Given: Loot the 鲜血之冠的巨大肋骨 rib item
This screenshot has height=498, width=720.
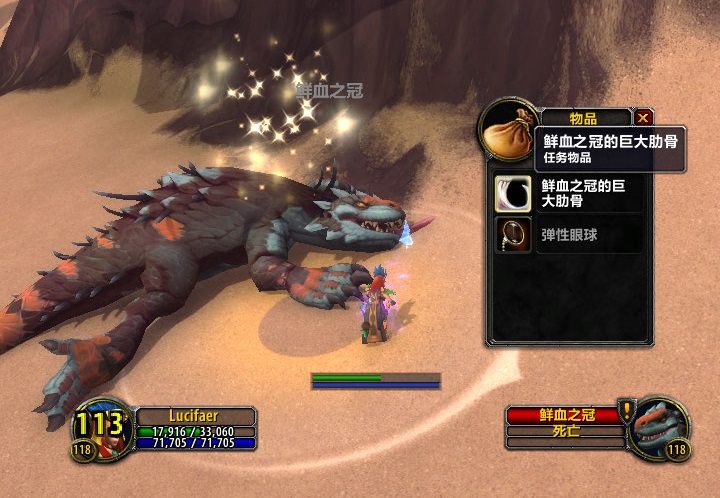Looking at the screenshot, I should (x=513, y=192).
